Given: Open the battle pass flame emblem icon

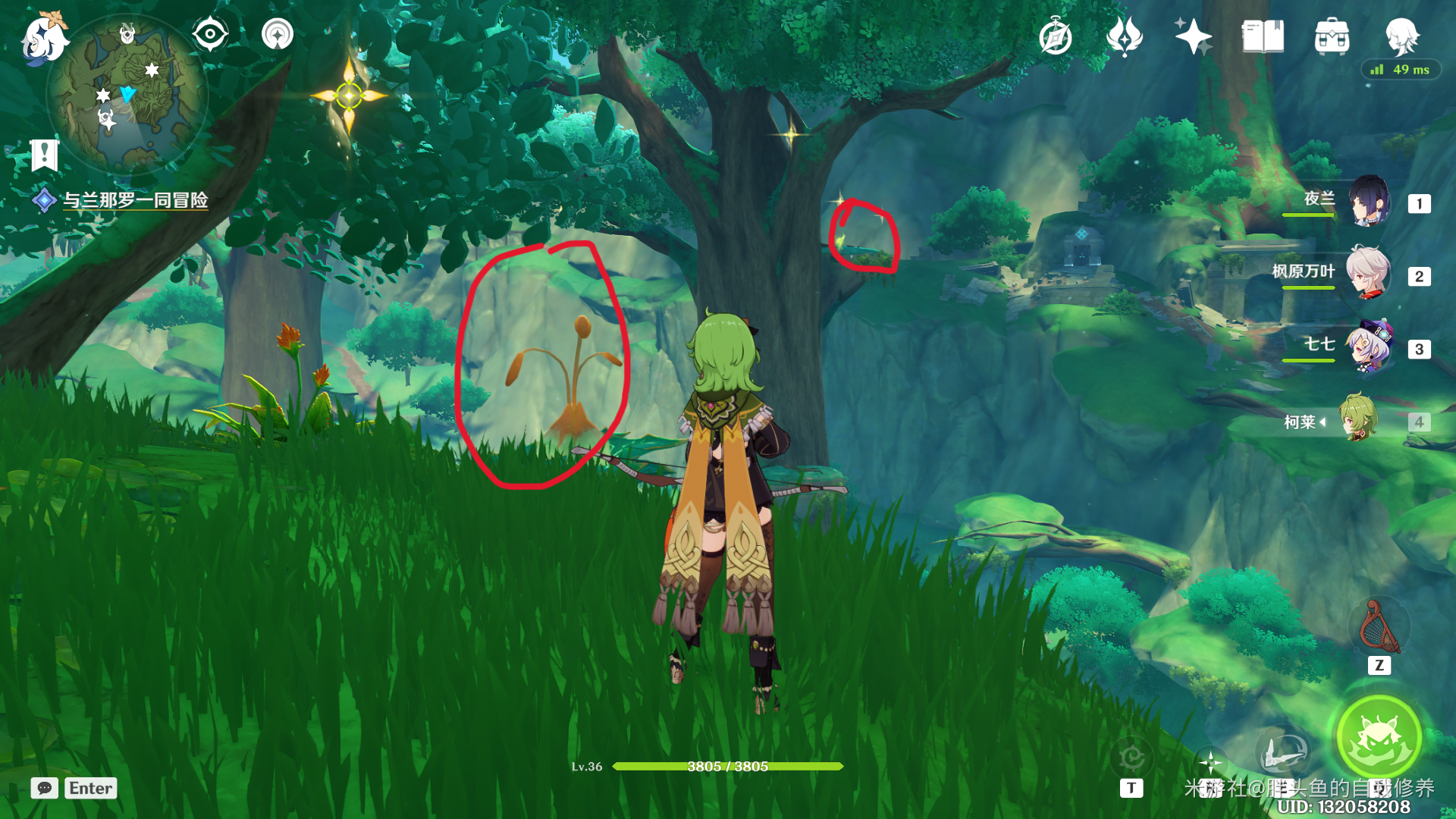Looking at the screenshot, I should 1125,36.
